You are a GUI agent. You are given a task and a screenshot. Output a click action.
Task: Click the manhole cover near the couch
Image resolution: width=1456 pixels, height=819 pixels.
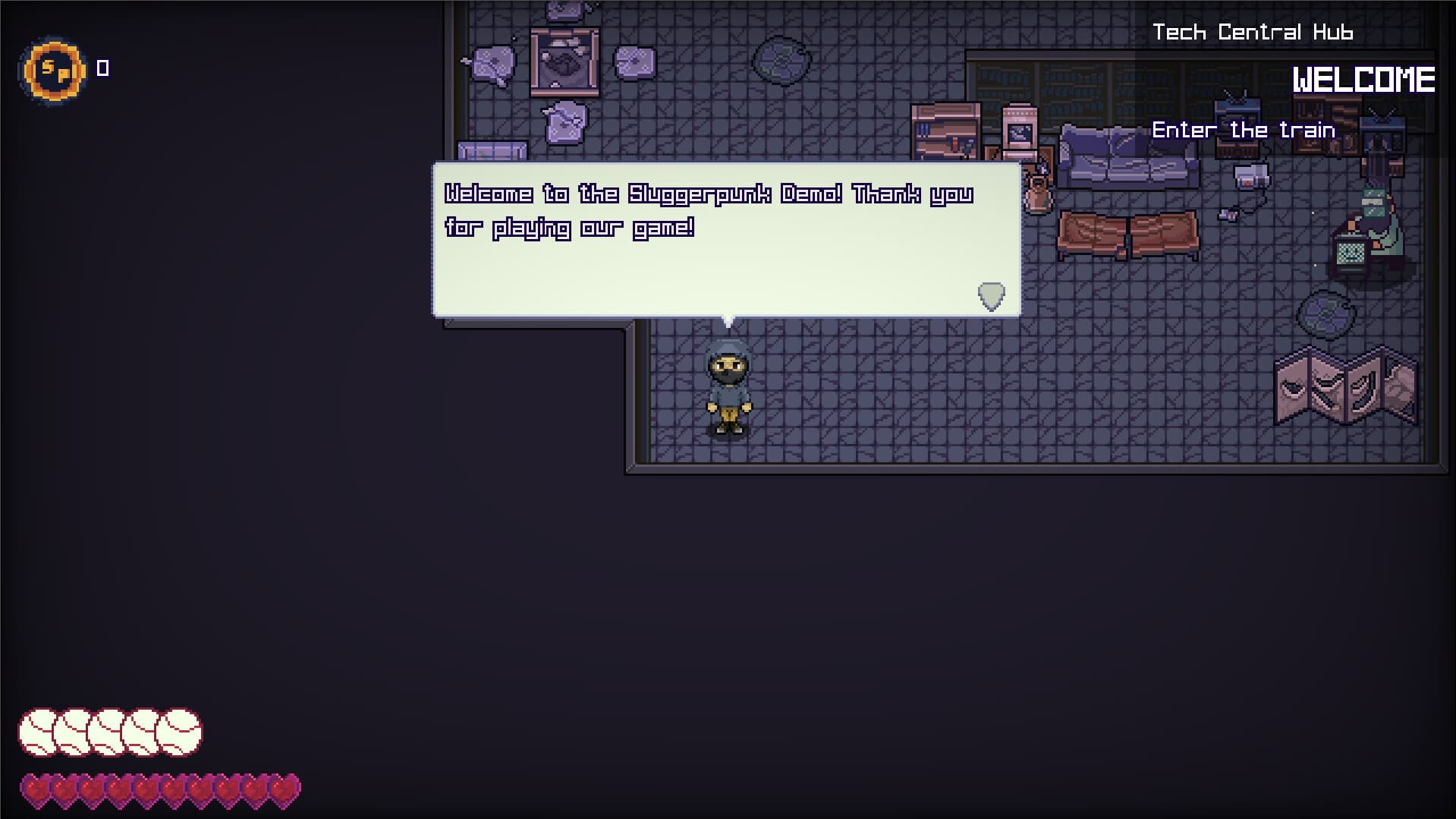pyautogui.click(x=1326, y=315)
